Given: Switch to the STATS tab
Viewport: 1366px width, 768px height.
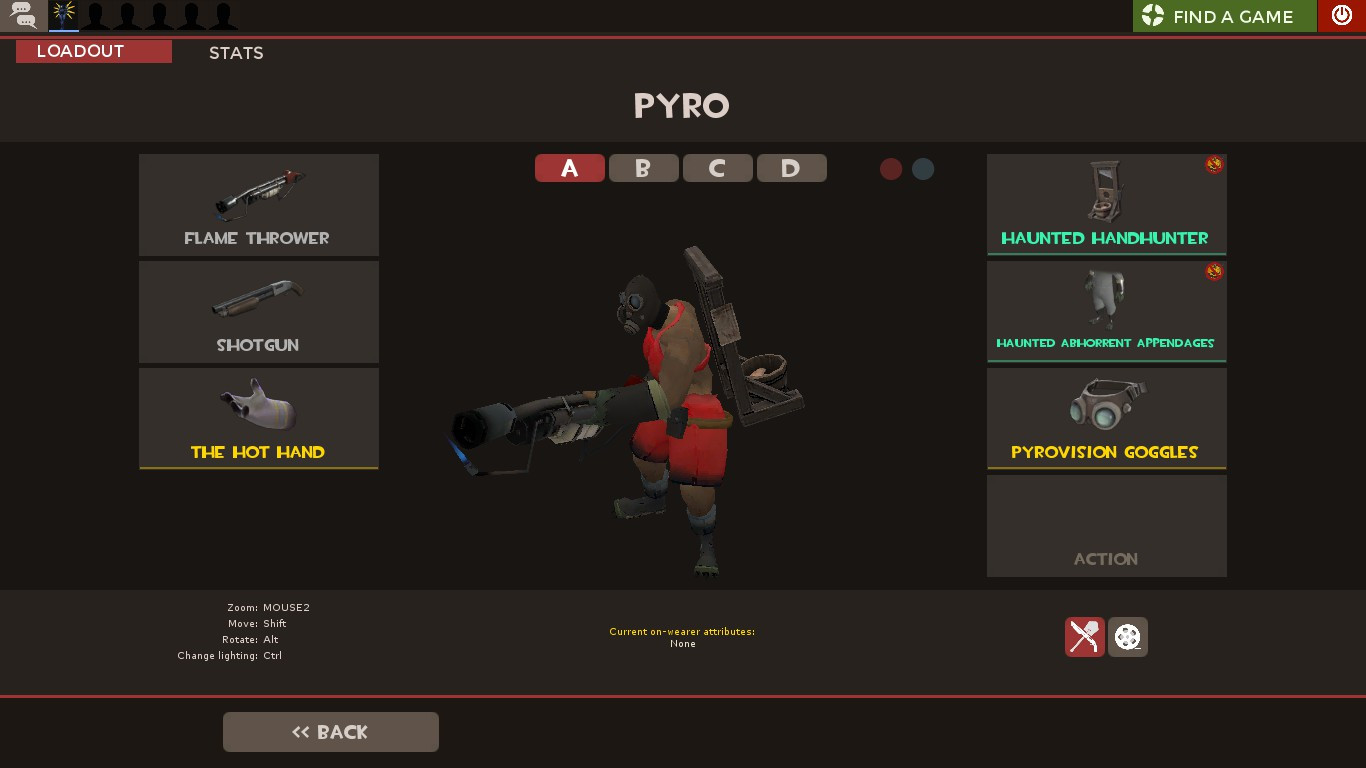Looking at the screenshot, I should coord(236,53).
